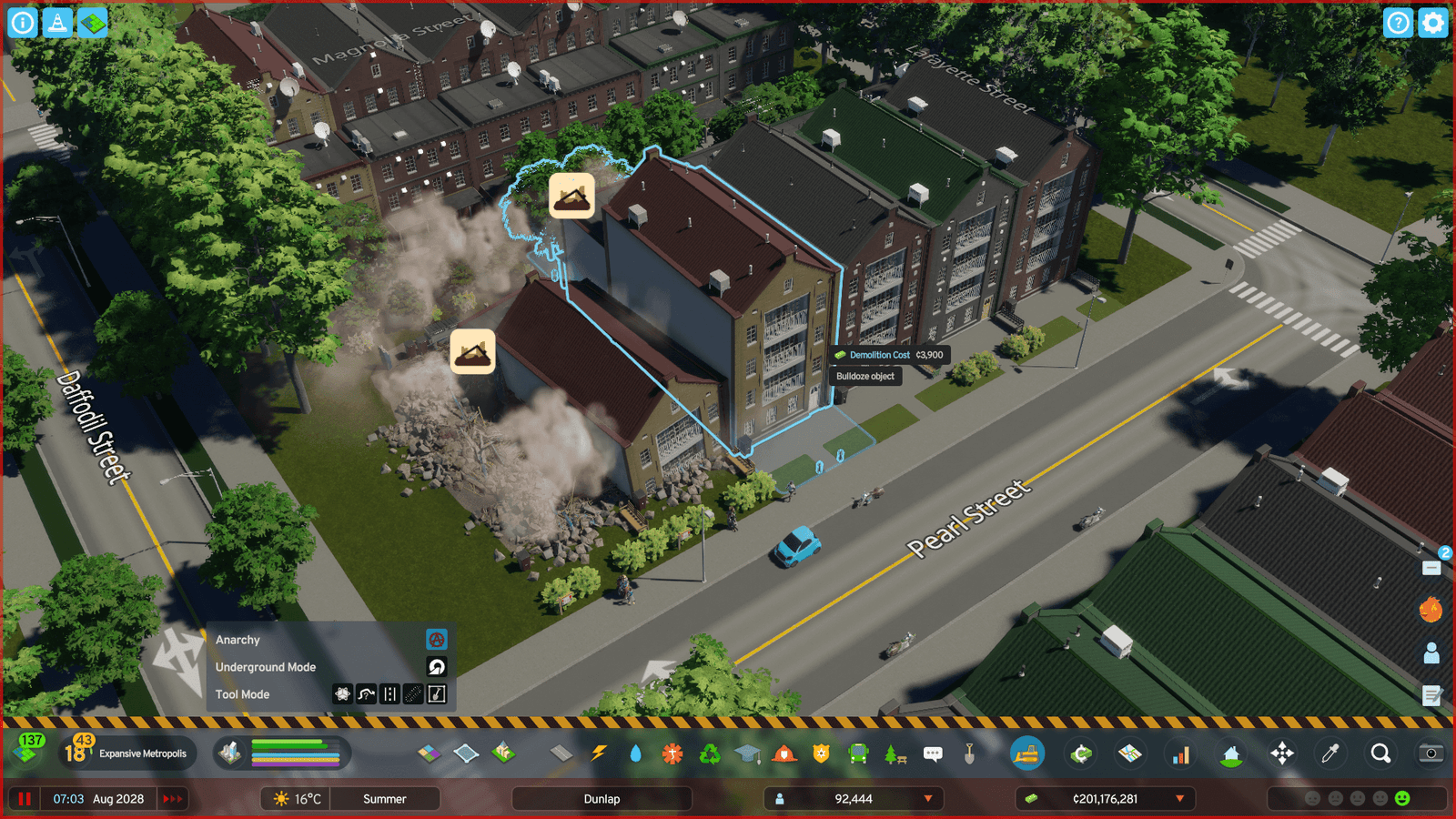Open the Education graduation cap menu
The image size is (1456, 819).
pos(747,753)
